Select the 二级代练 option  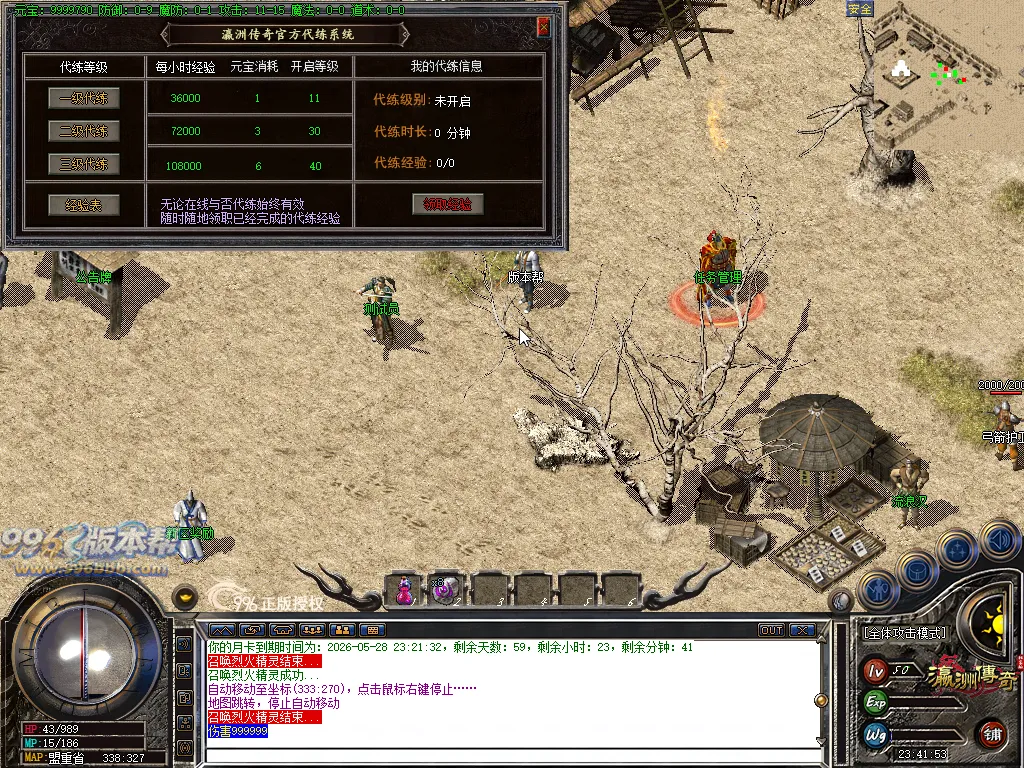click(x=84, y=131)
